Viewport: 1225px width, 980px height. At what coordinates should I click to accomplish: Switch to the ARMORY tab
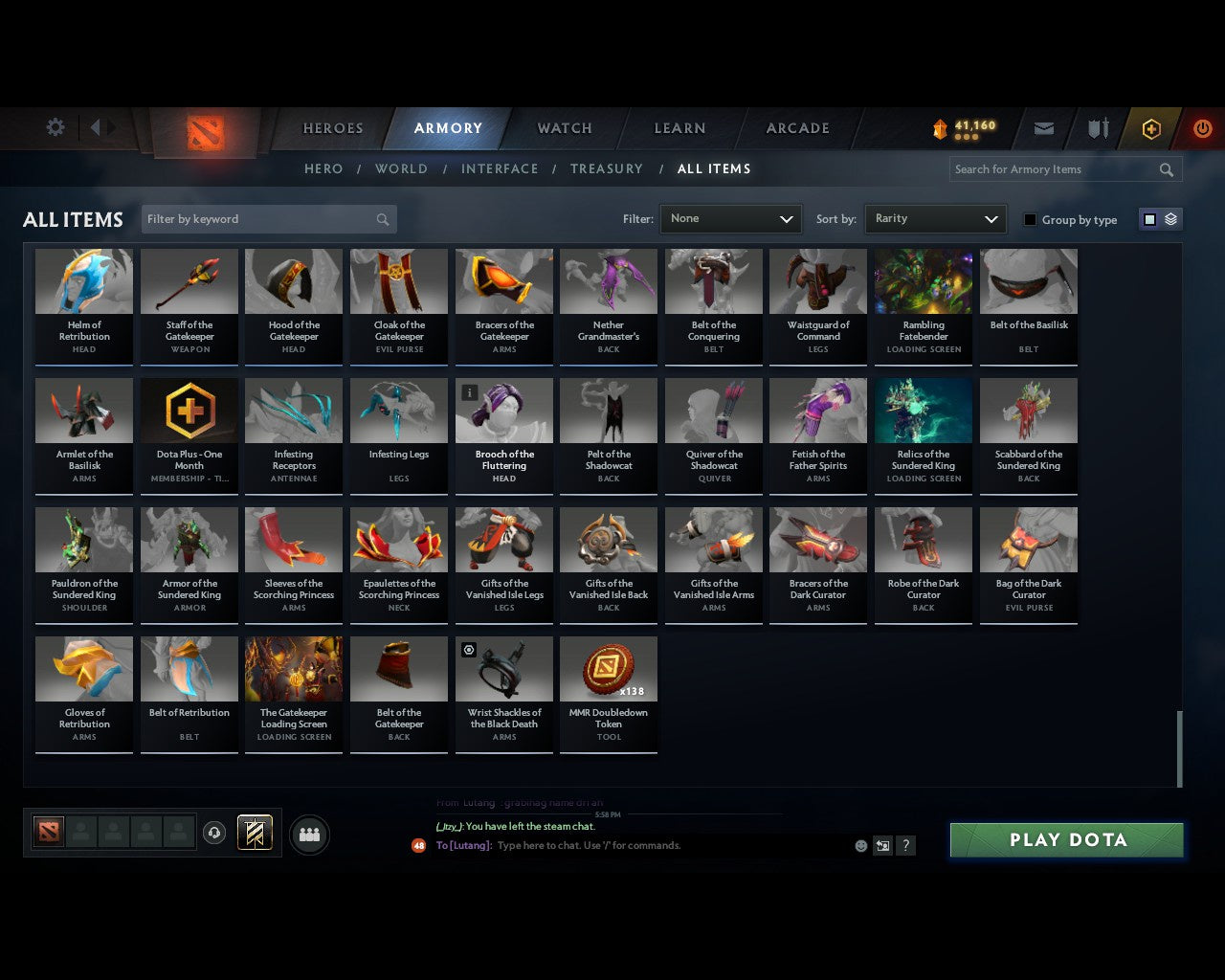pyautogui.click(x=447, y=128)
